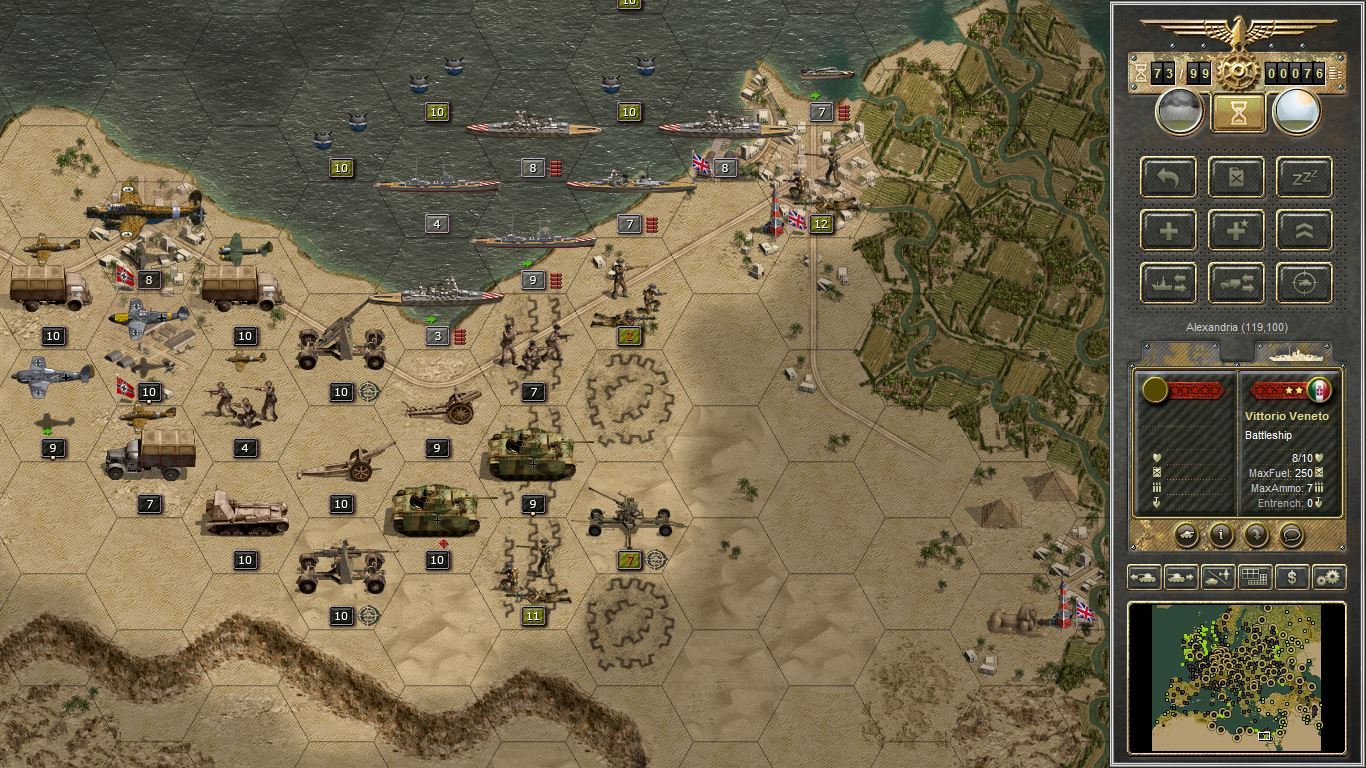This screenshot has height=768, width=1366.
Task: Embark the unit onto sea transport
Action: click(1169, 283)
